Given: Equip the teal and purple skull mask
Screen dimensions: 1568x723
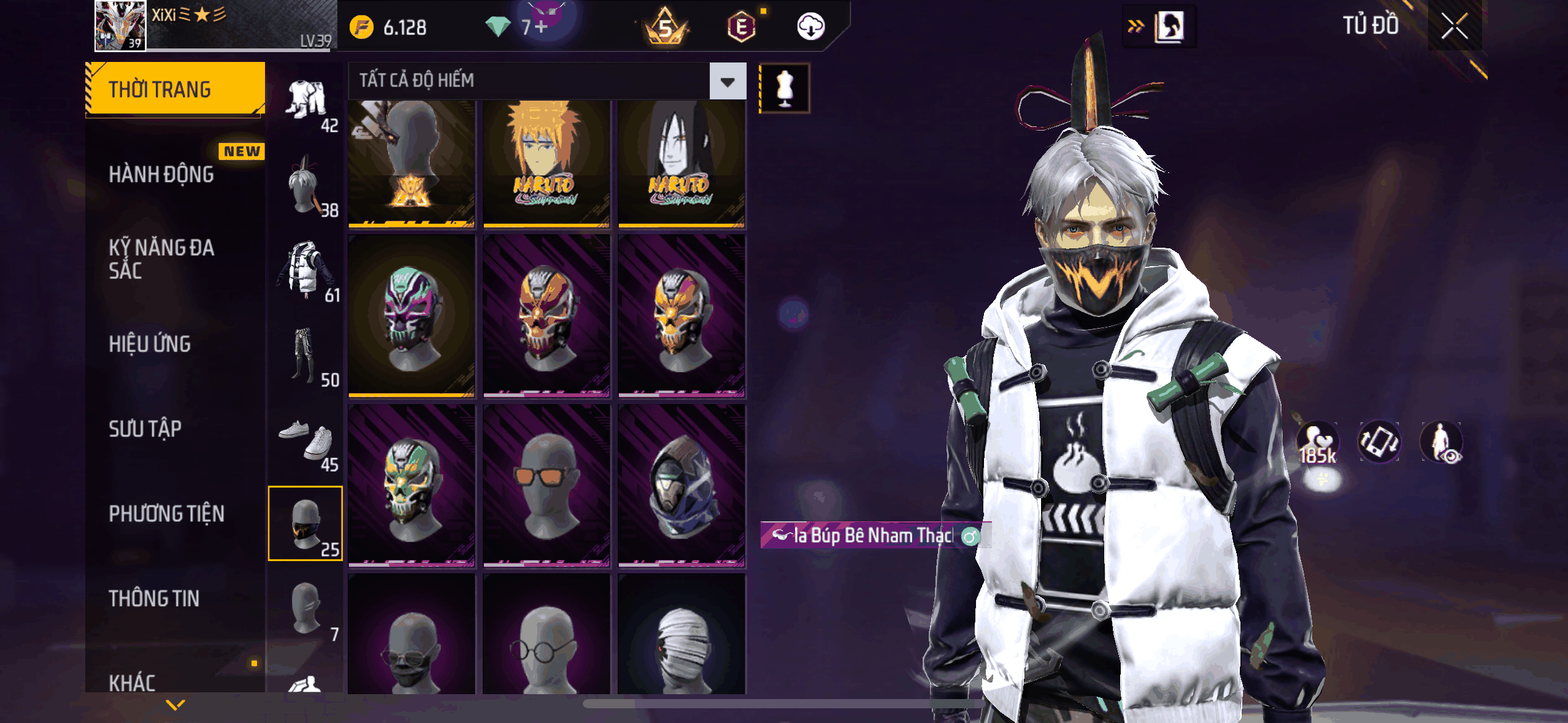Looking at the screenshot, I should [x=412, y=316].
